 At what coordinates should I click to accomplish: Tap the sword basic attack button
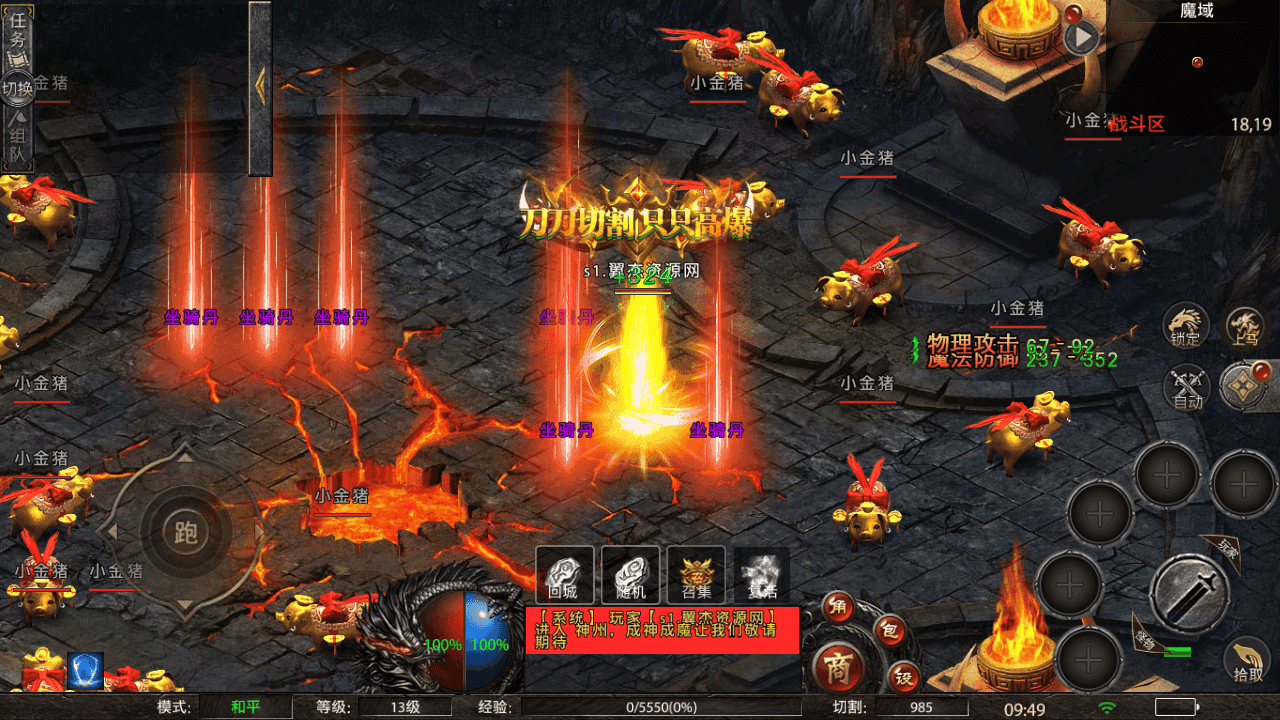click(1189, 593)
